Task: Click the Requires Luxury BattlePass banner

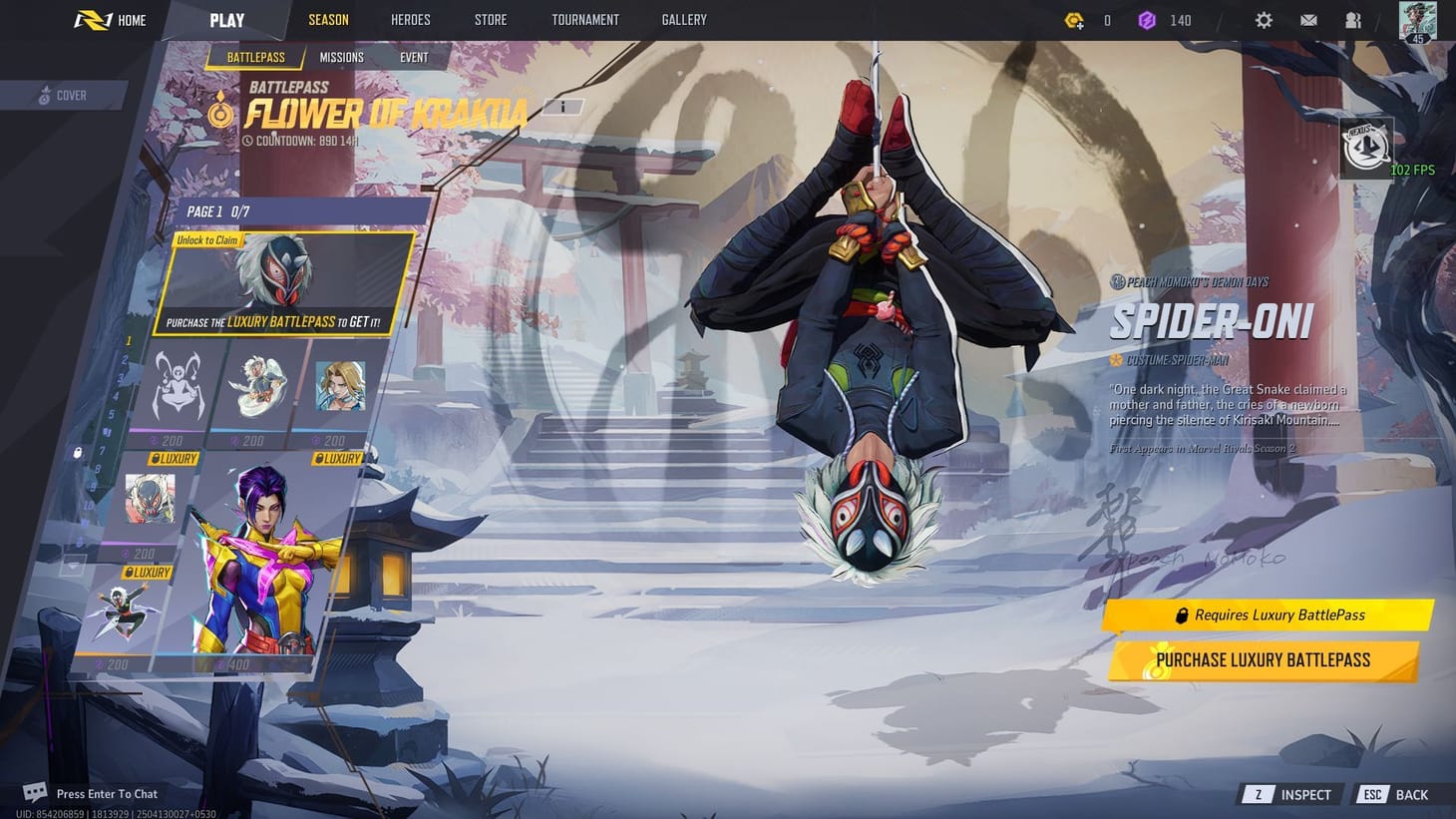Action: 1267,614
